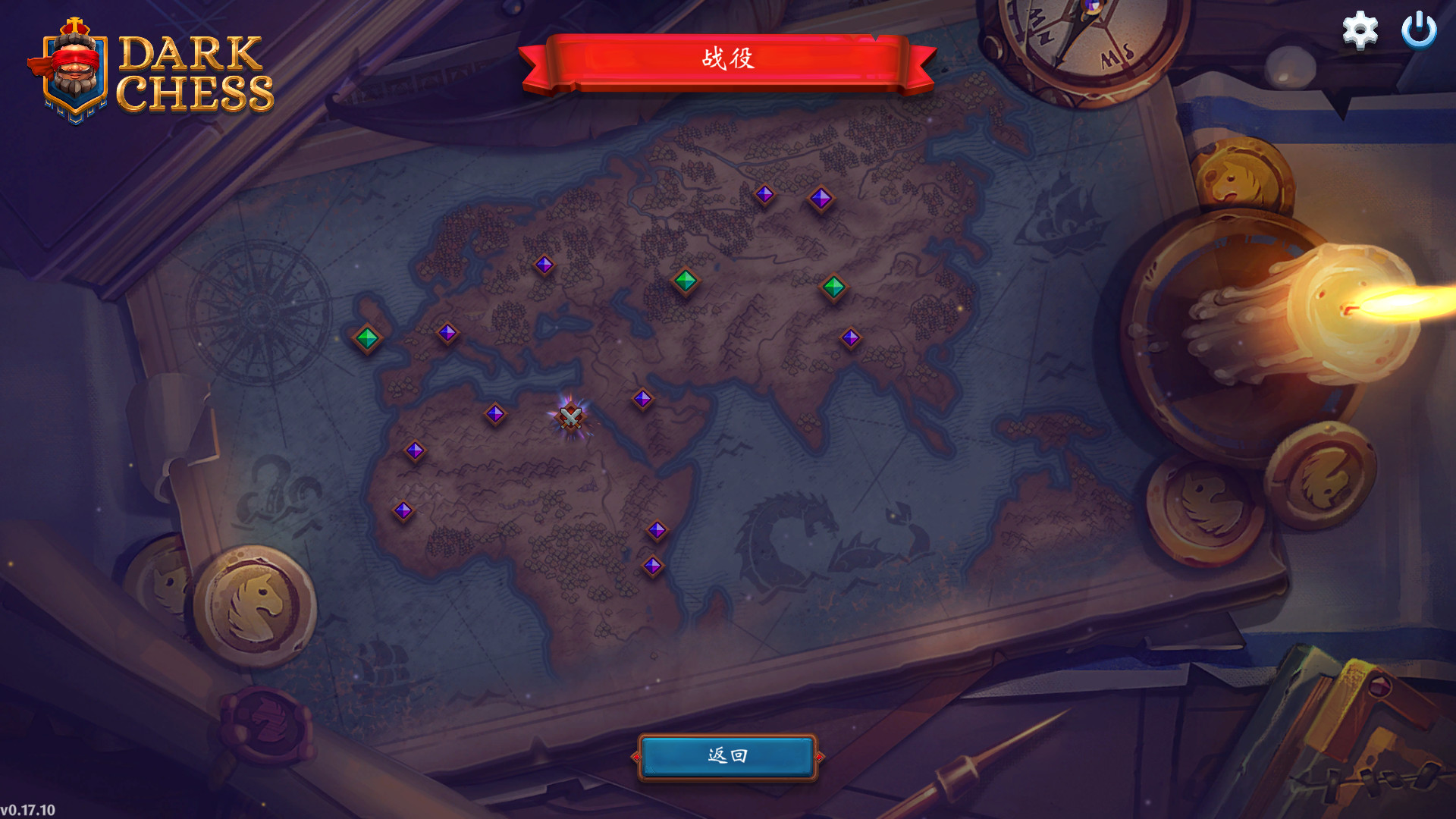The width and height of the screenshot is (1456, 819).
Task: Select the topmost purple gem mission in Siberia
Action: coord(765,195)
